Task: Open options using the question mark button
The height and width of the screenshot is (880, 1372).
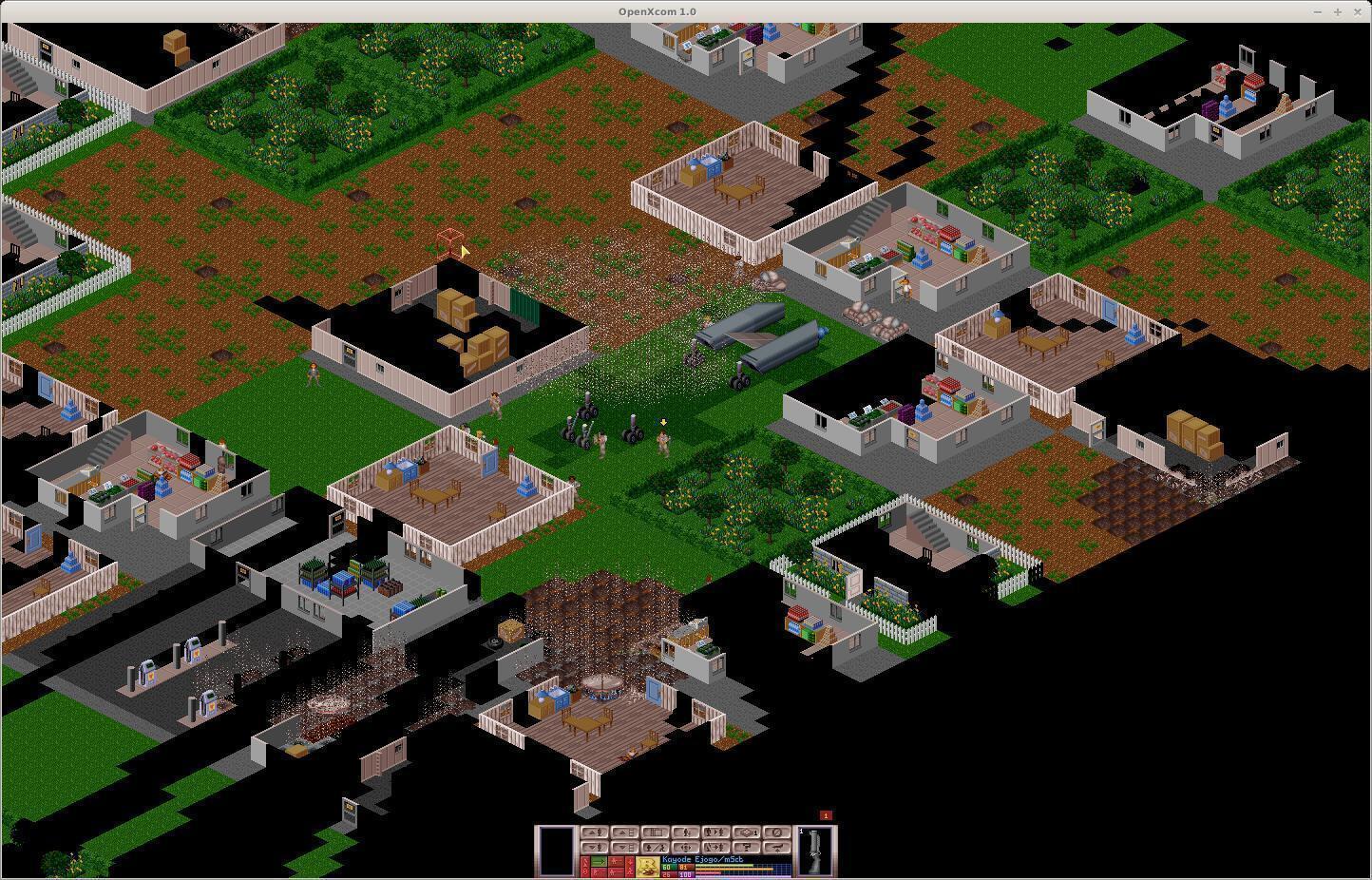Action: click(745, 847)
